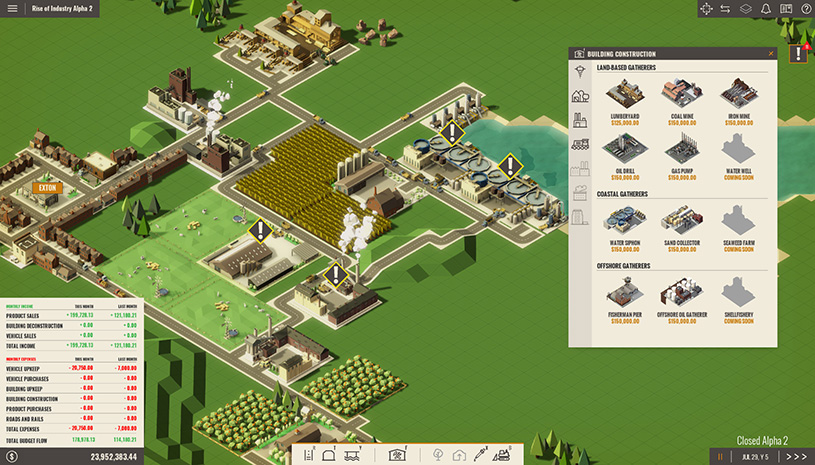
Task: Click the fast-forward speed arrows
Action: click(796, 456)
